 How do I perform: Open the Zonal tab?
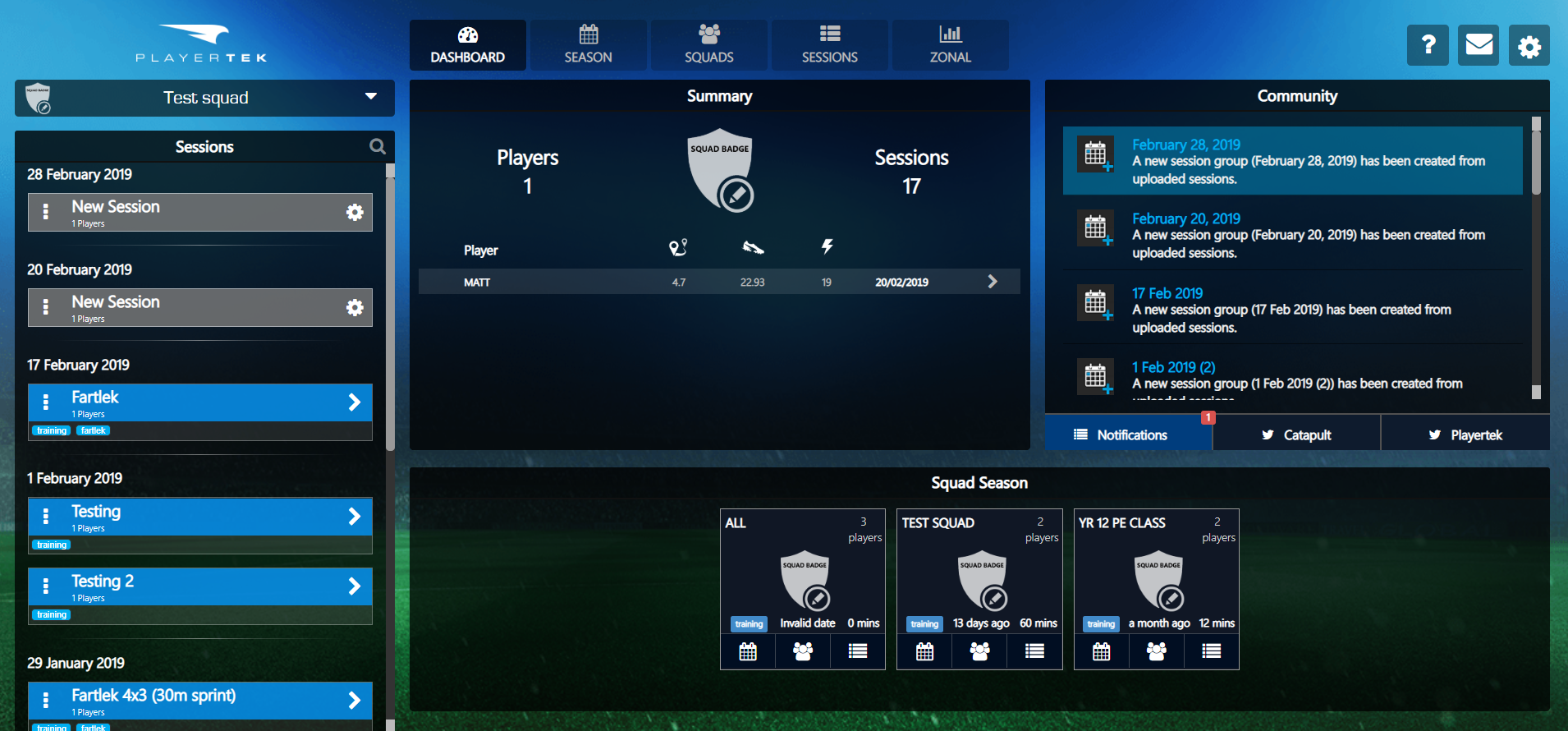(x=950, y=45)
